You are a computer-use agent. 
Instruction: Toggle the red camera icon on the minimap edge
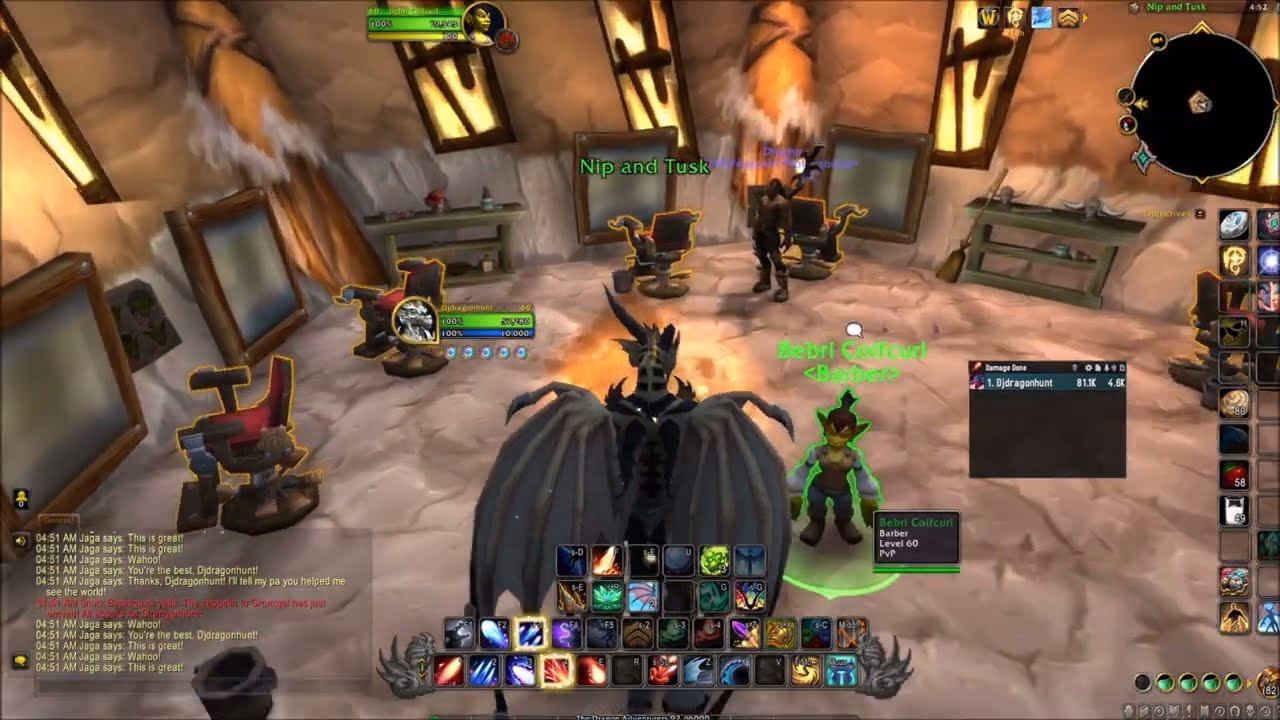[1127, 122]
